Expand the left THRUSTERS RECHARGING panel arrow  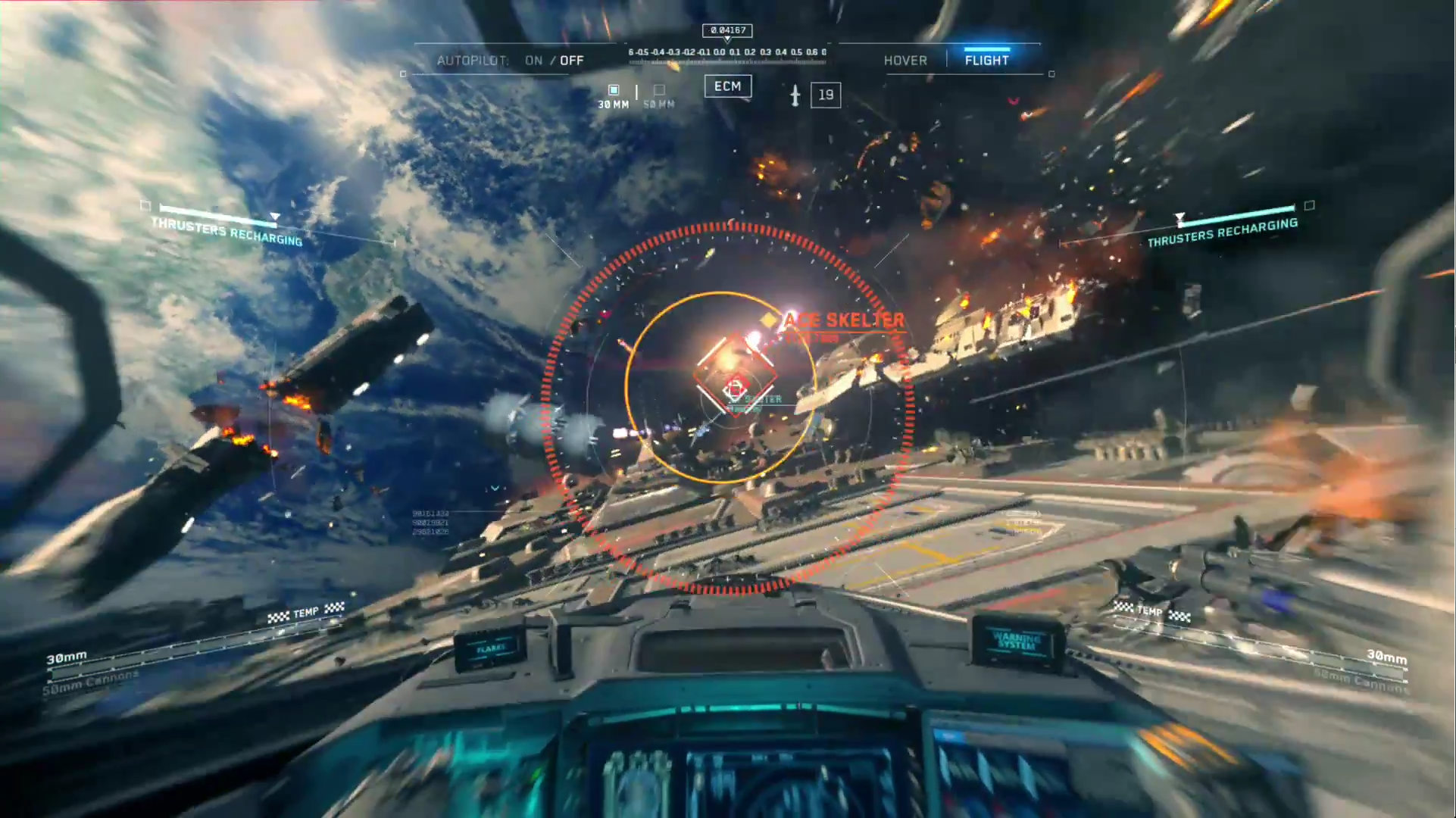274,216
